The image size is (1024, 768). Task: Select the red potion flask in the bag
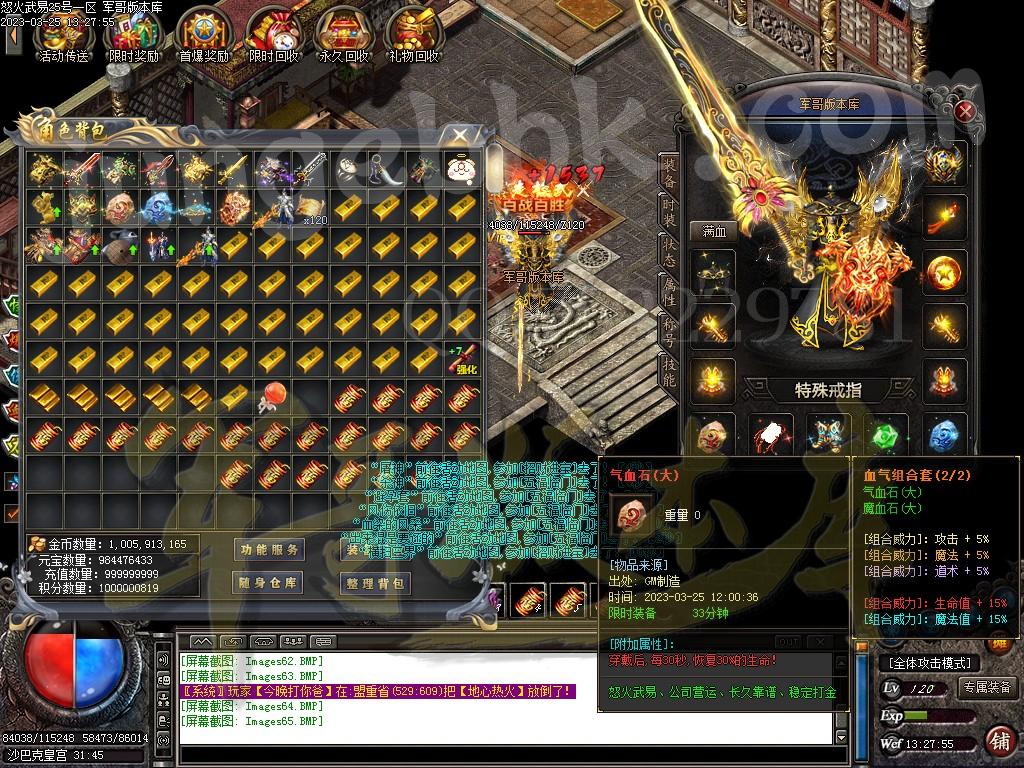pos(268,398)
